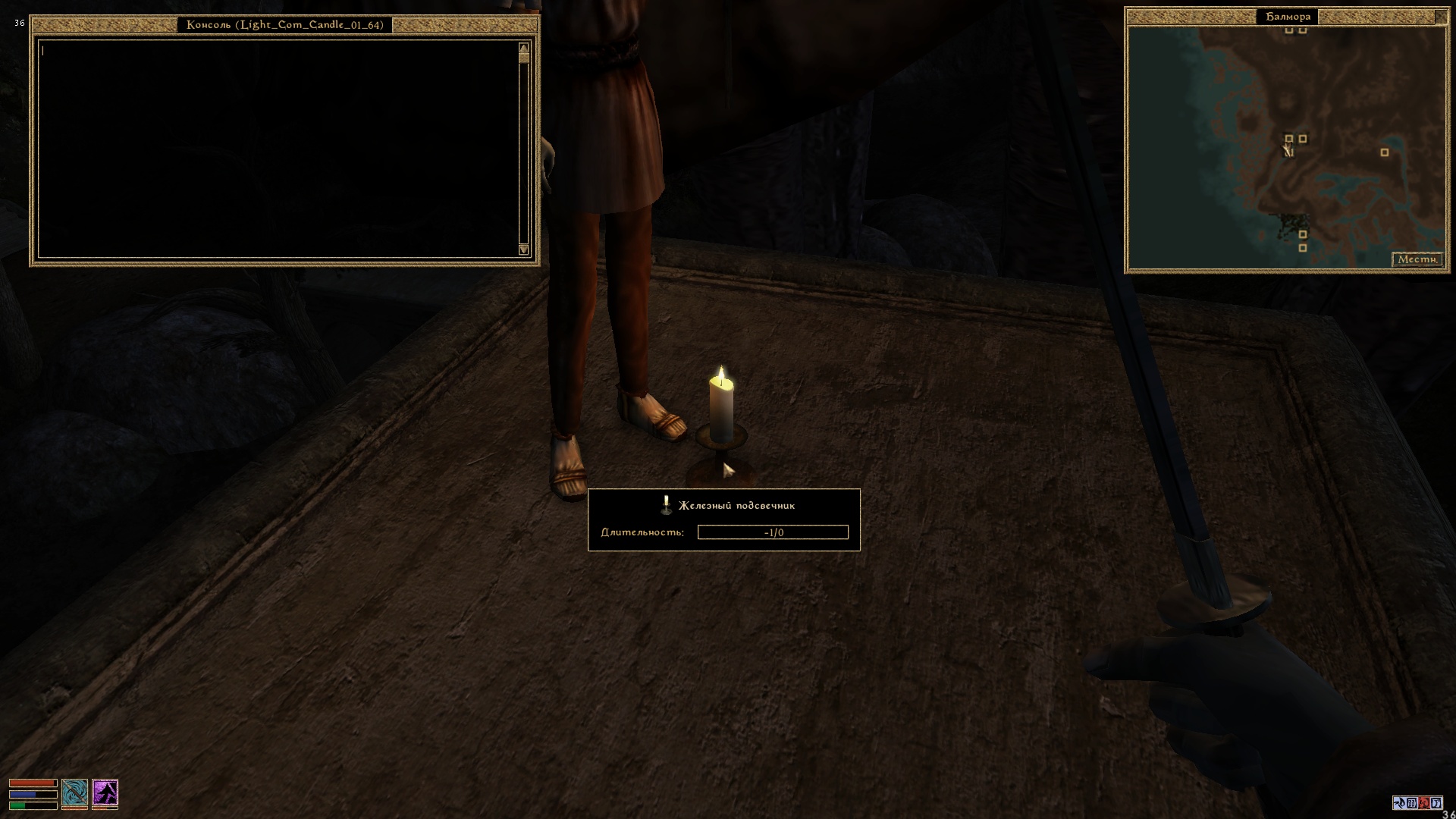
Task: Select the console window title bar
Action: pos(284,25)
